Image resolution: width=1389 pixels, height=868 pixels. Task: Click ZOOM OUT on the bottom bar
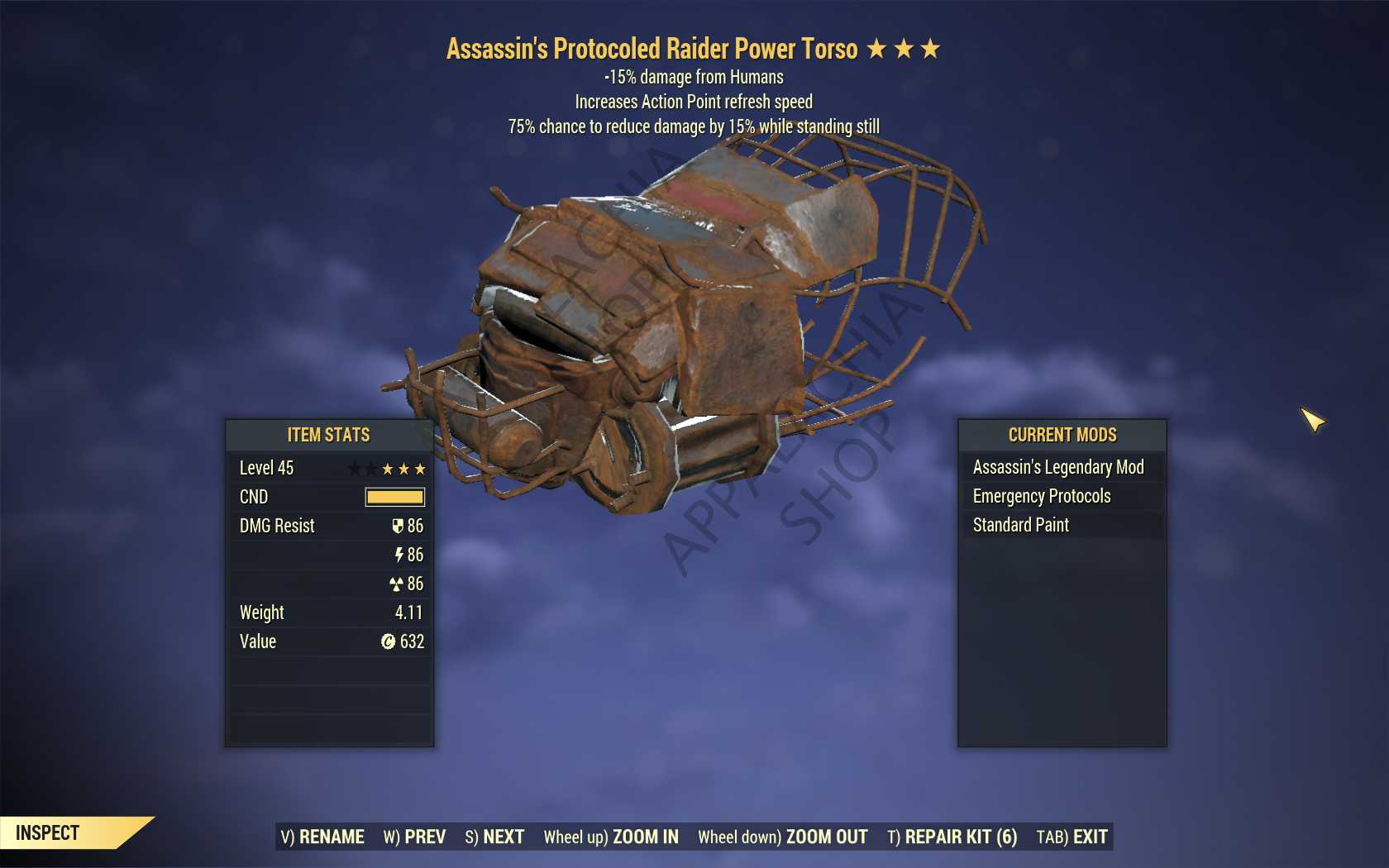click(x=782, y=837)
